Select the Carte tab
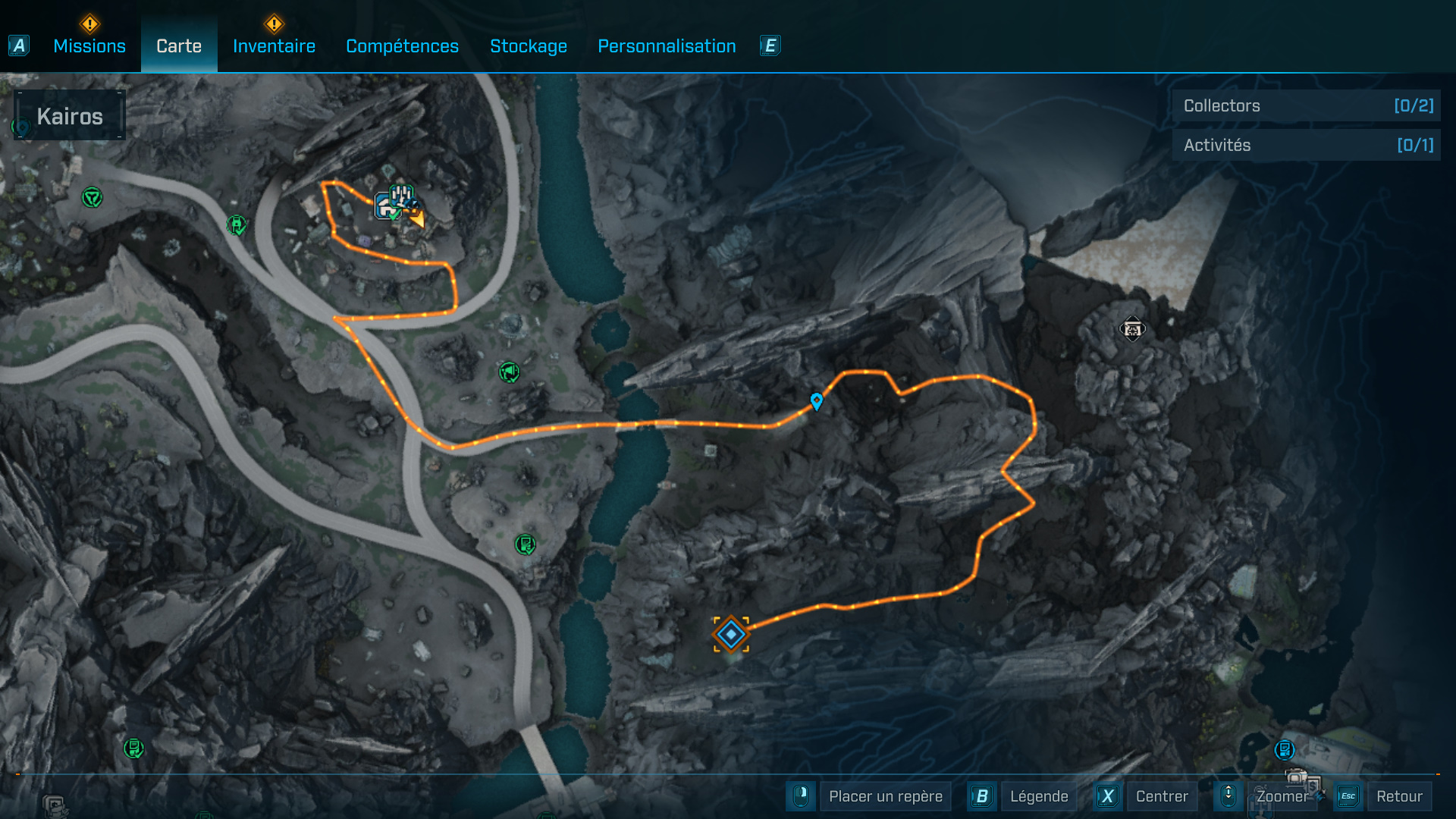 coord(179,46)
